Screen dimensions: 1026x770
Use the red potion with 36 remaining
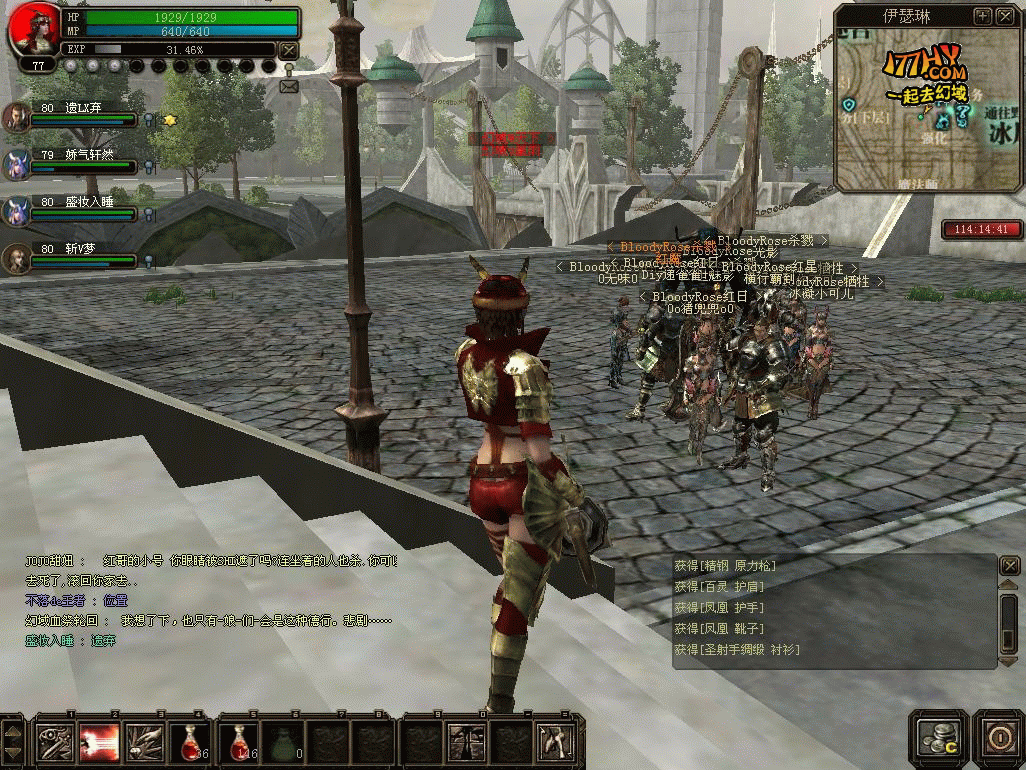pos(189,741)
